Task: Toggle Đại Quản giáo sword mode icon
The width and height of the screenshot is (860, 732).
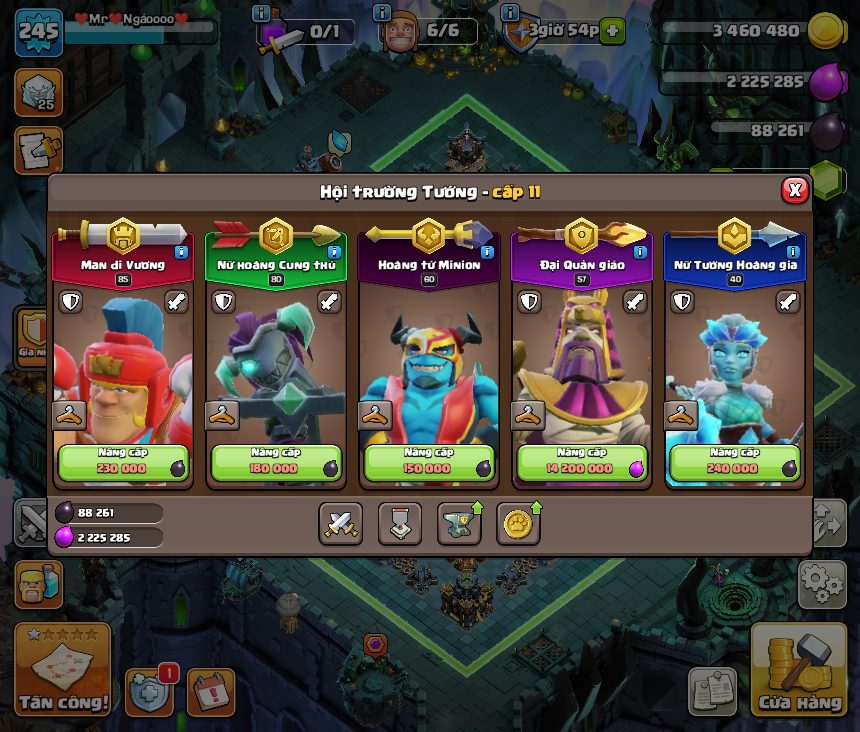Action: [x=635, y=301]
